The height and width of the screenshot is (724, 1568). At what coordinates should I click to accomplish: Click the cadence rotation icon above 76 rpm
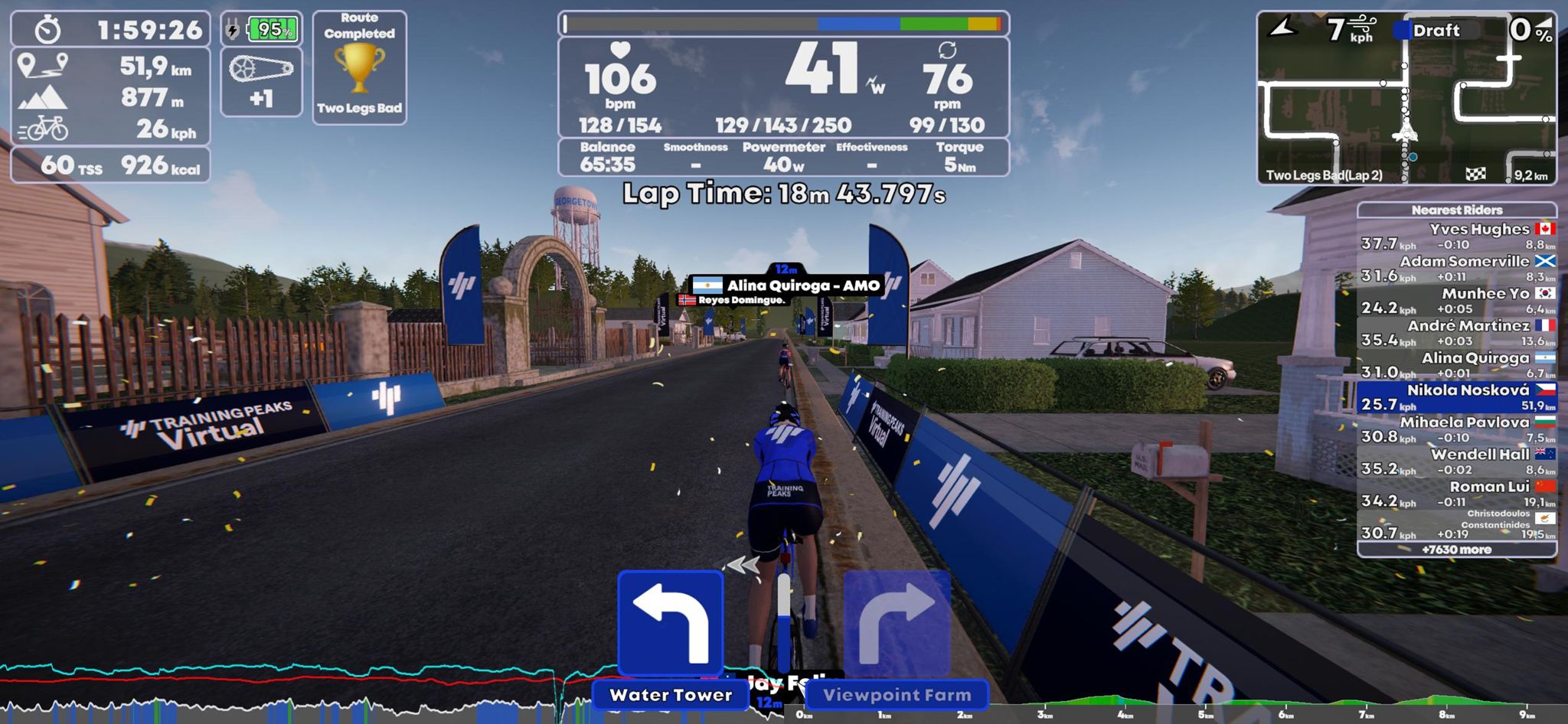pyautogui.click(x=949, y=50)
